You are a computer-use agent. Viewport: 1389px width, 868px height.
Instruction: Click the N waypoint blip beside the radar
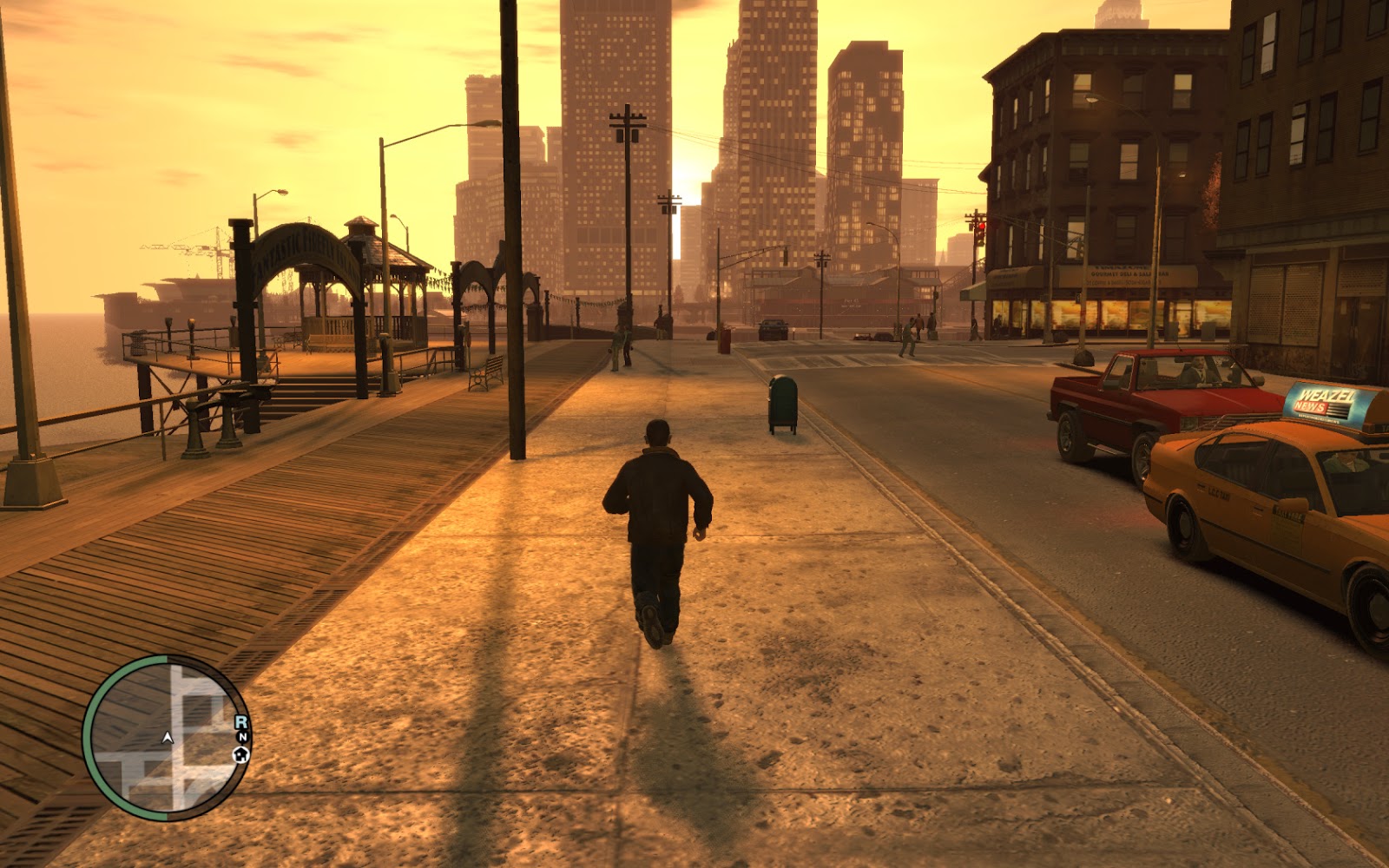(242, 737)
